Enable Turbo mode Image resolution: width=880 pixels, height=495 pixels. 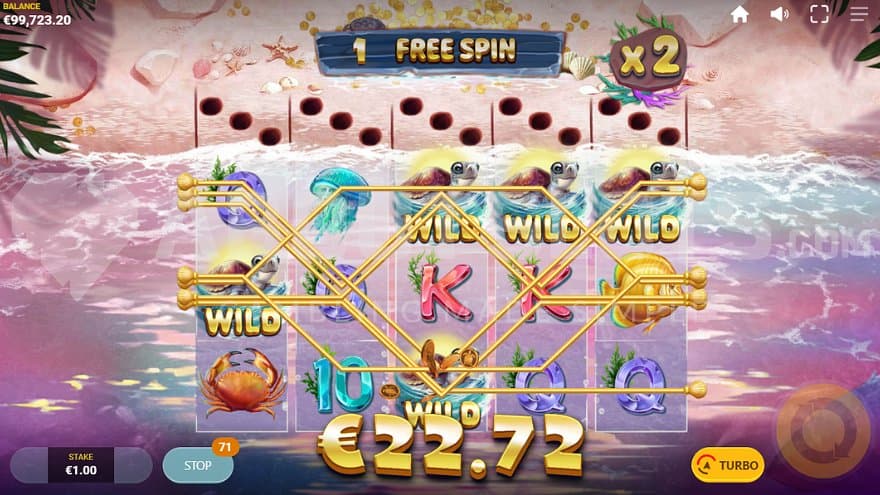[x=727, y=464]
